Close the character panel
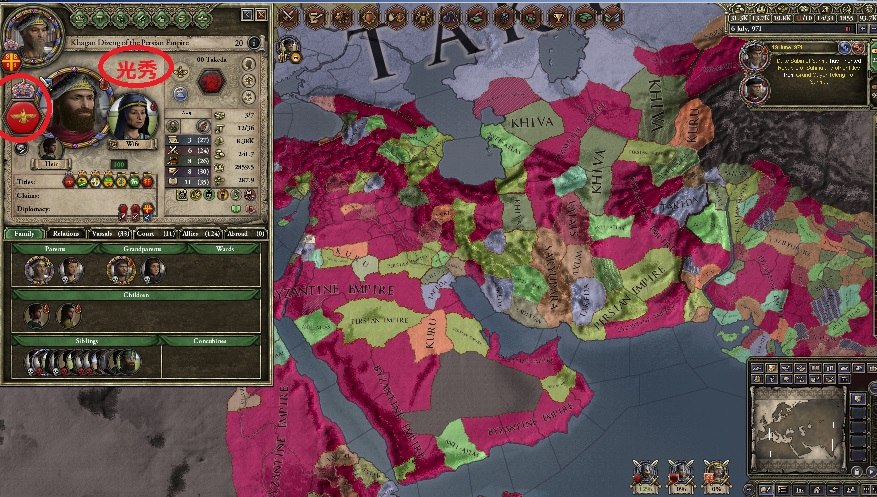 pos(262,15)
